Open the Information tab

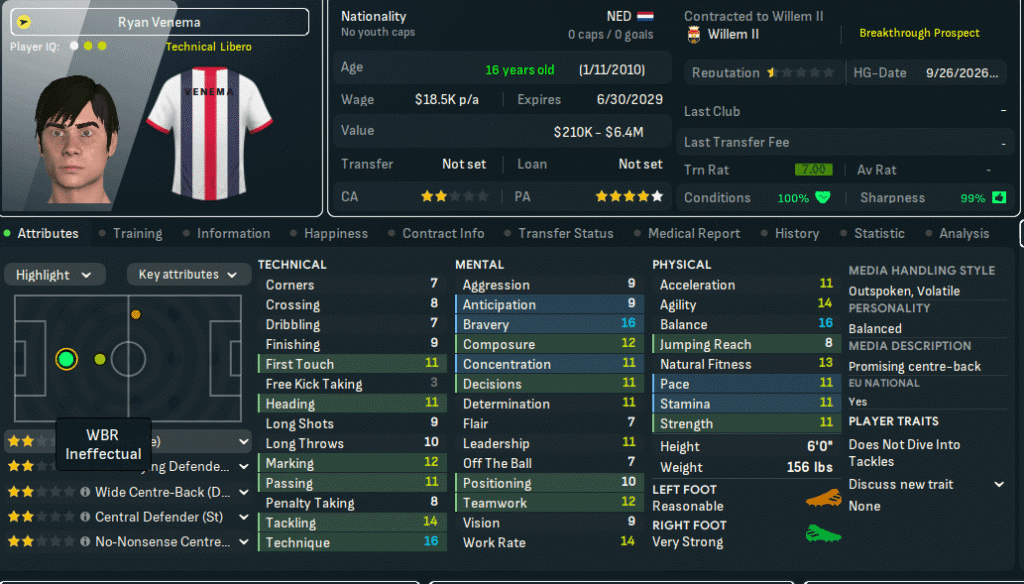pyautogui.click(x=233, y=233)
